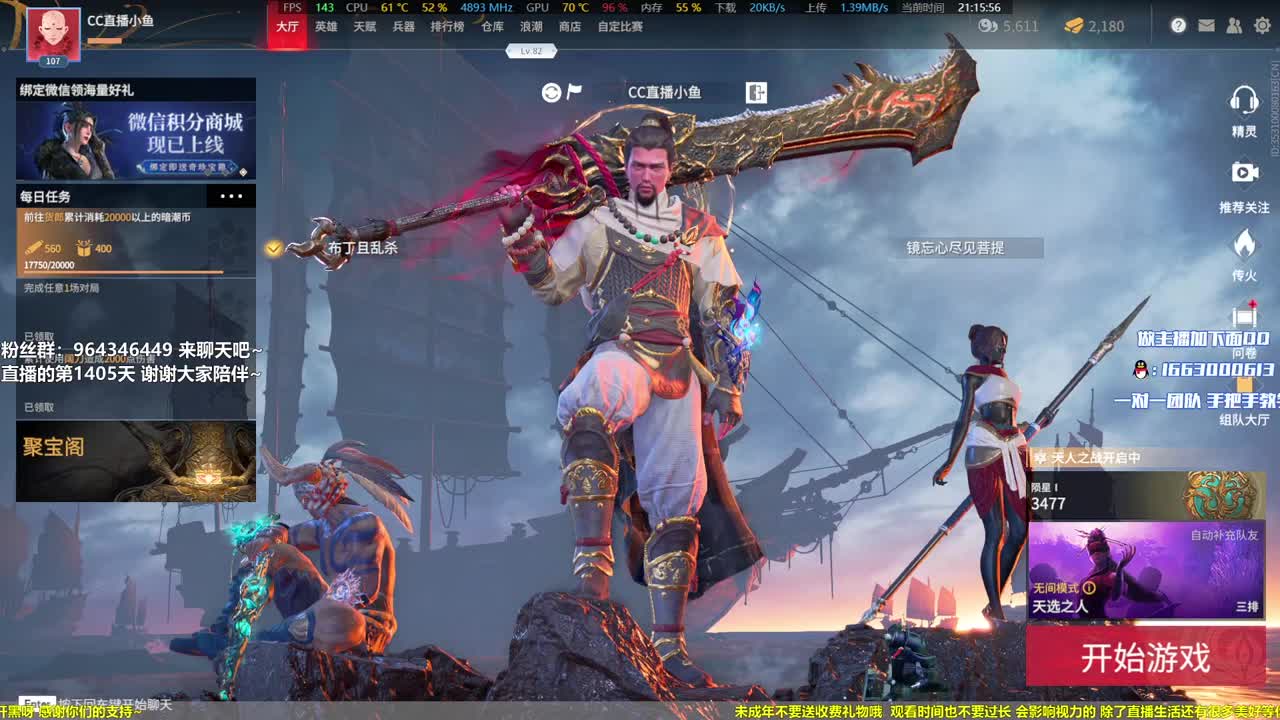Expand the 每日任务 panel options menu

tap(229, 196)
